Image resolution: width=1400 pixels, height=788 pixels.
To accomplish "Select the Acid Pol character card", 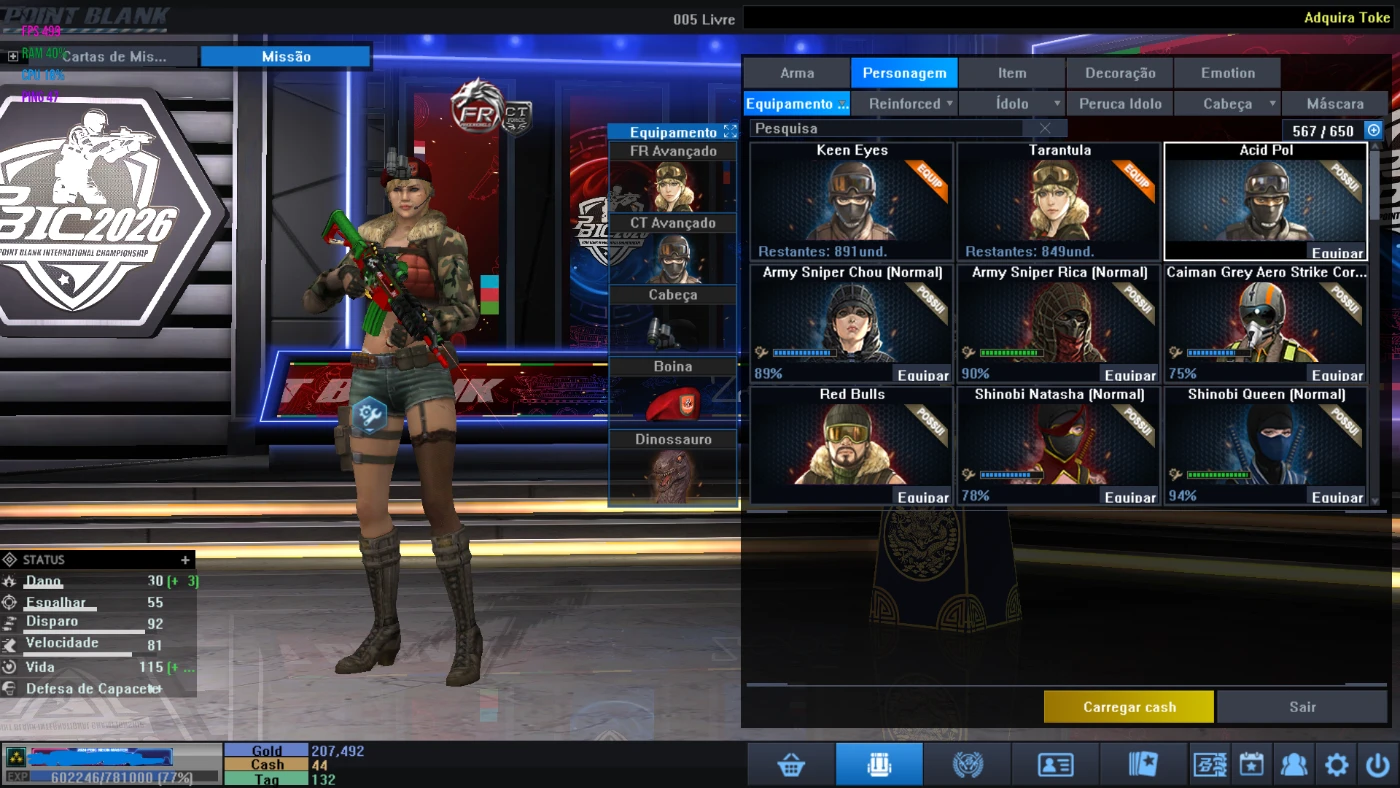I will tap(1265, 201).
